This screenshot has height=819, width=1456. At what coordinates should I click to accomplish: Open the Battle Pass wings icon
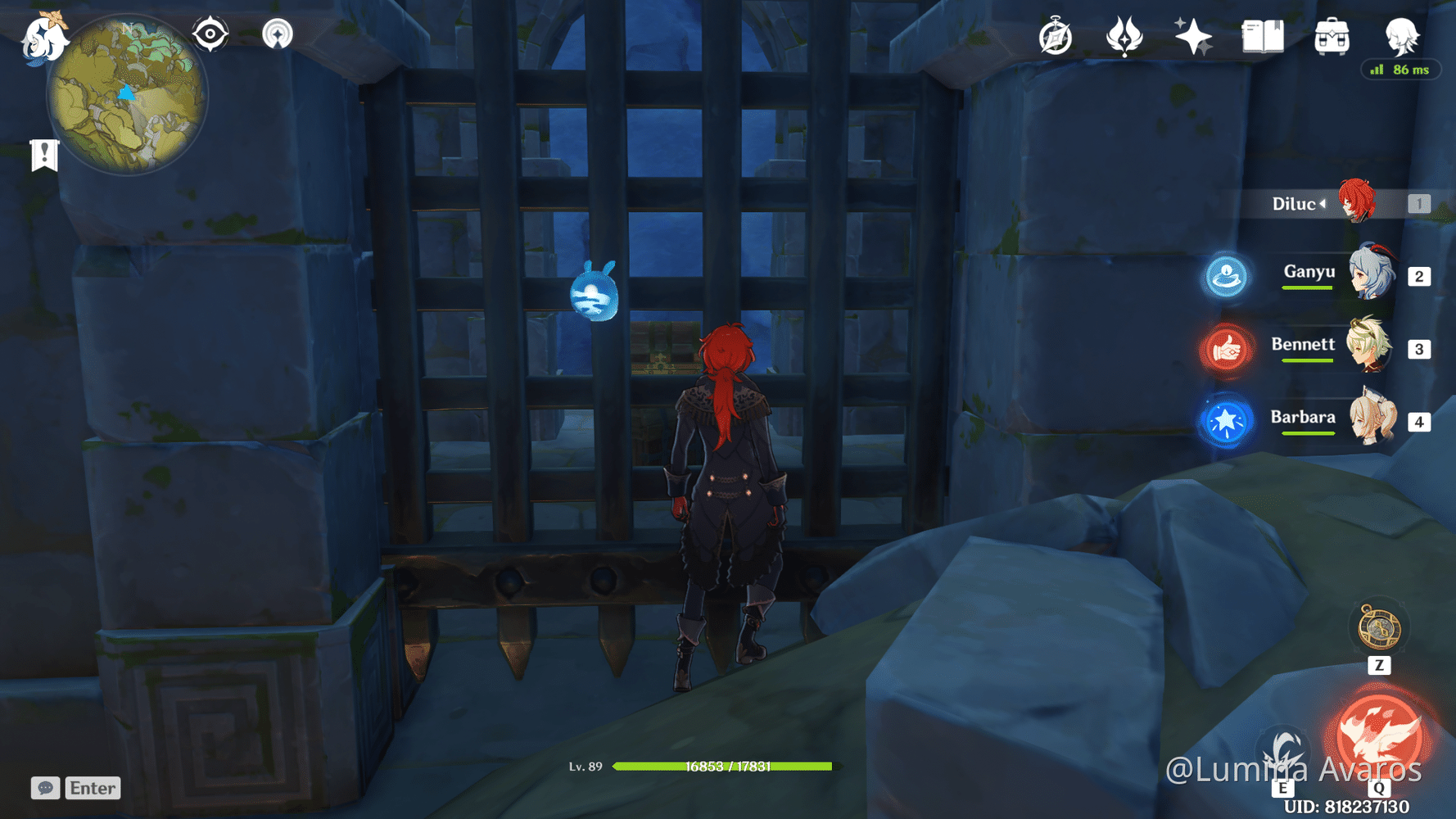pos(1125,37)
